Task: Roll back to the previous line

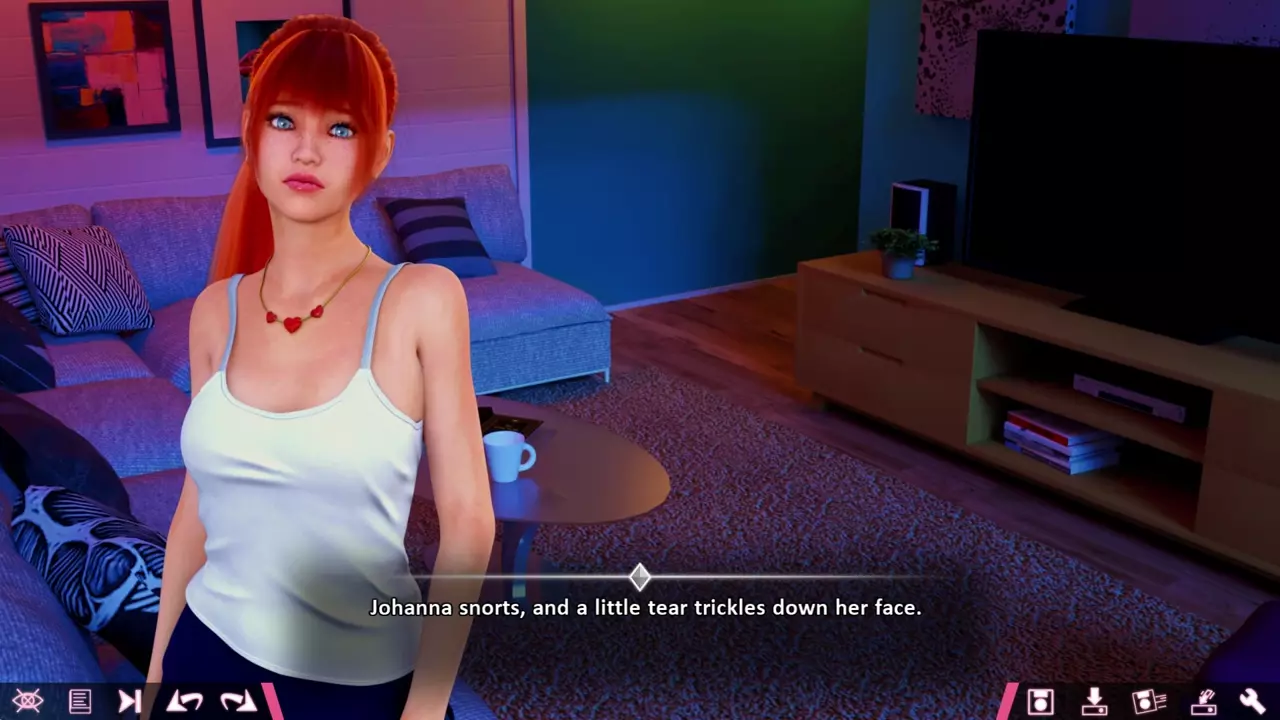Action: pos(184,701)
